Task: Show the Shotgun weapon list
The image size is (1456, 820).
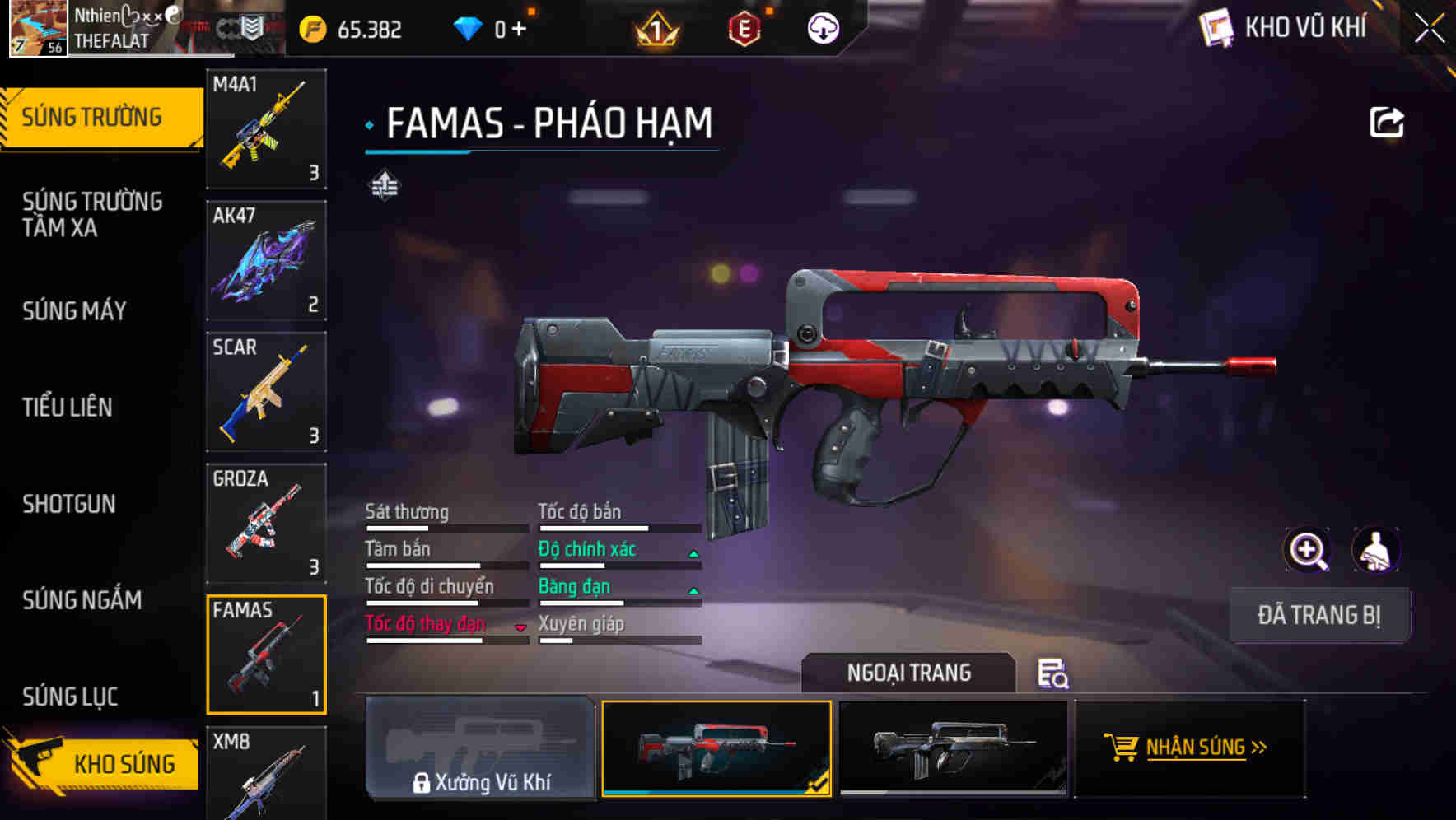Action: 69,504
